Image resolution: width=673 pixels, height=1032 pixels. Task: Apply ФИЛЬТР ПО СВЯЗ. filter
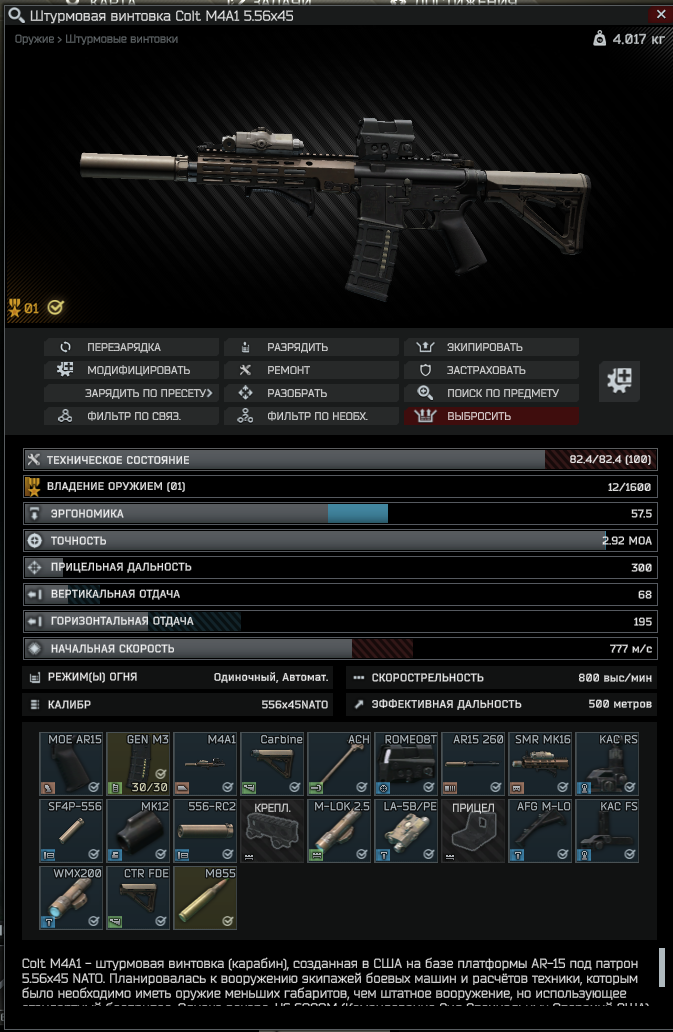click(131, 416)
